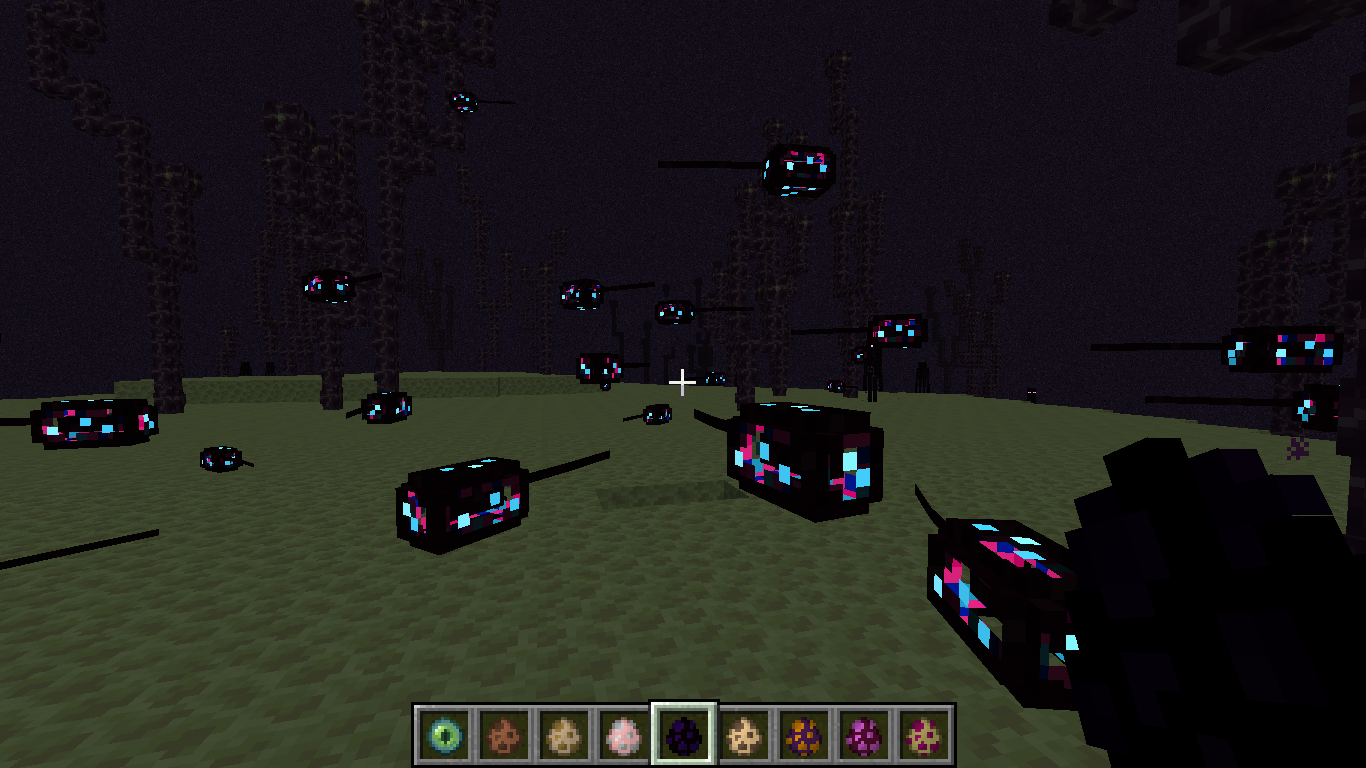
Task: Select the Eye of Ender hotbar slot
Action: [x=443, y=735]
